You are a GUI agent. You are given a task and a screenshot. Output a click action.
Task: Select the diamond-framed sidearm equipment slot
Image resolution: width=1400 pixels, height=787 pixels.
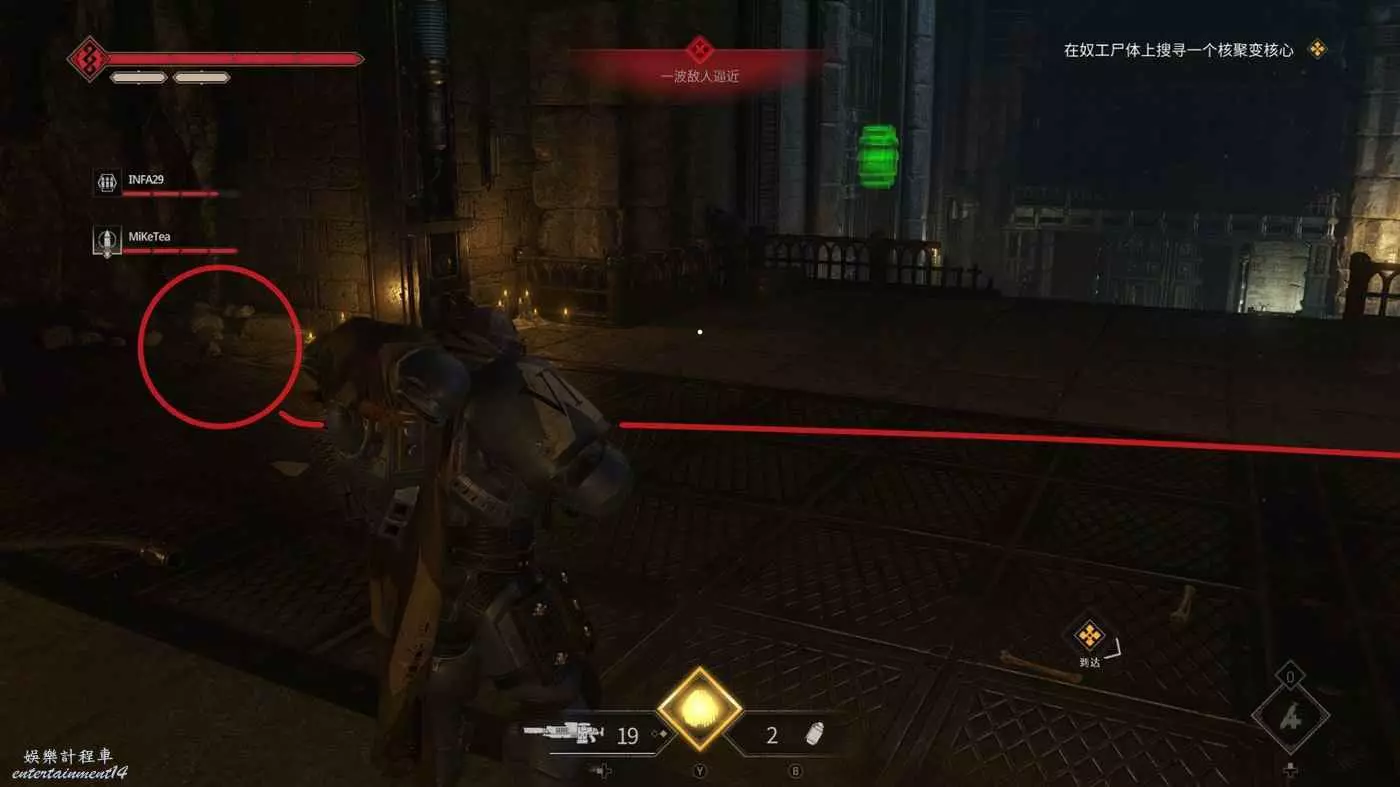coord(1290,715)
